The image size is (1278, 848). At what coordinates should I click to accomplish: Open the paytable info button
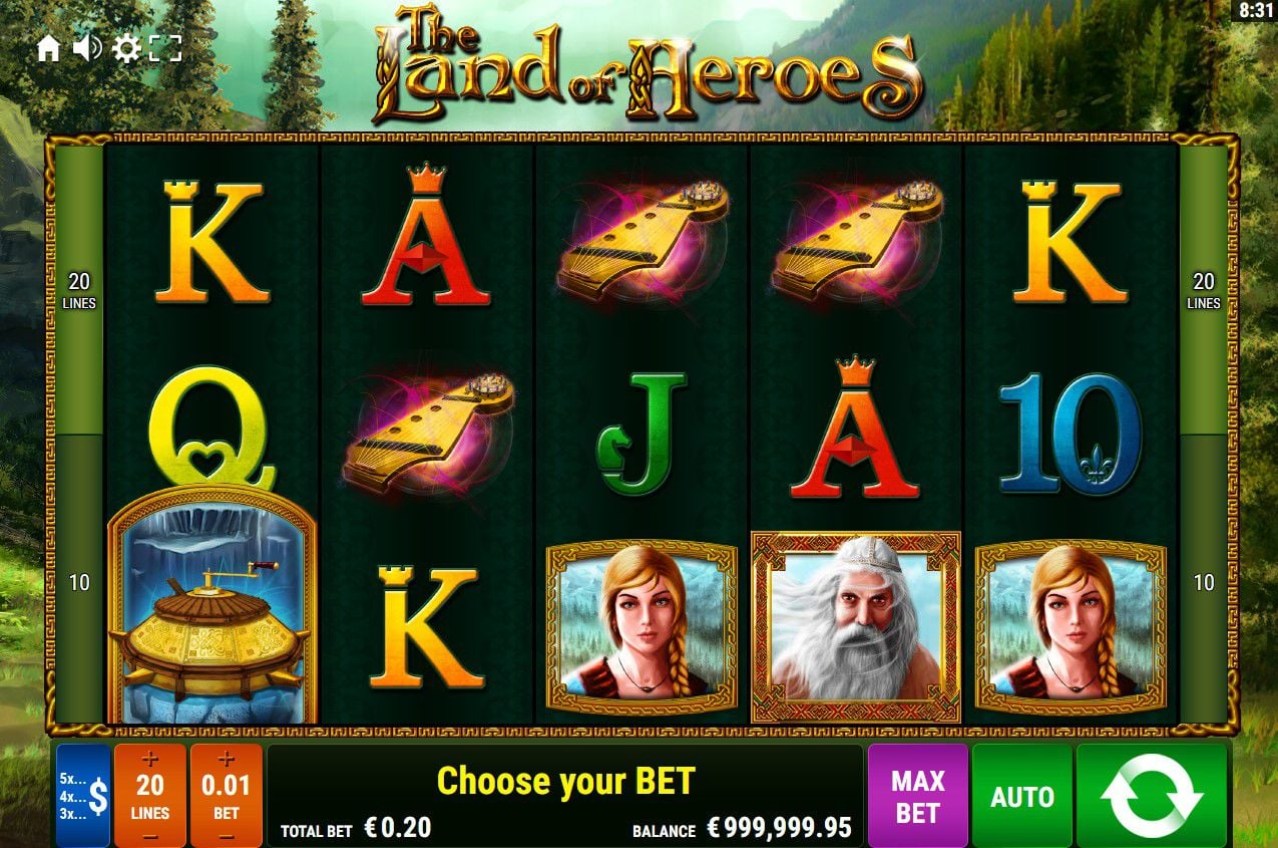[x=83, y=795]
